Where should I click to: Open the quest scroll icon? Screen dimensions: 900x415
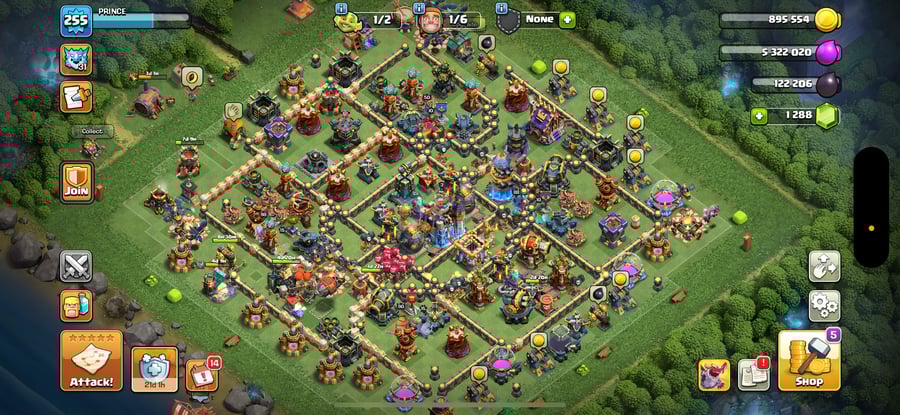tap(76, 97)
